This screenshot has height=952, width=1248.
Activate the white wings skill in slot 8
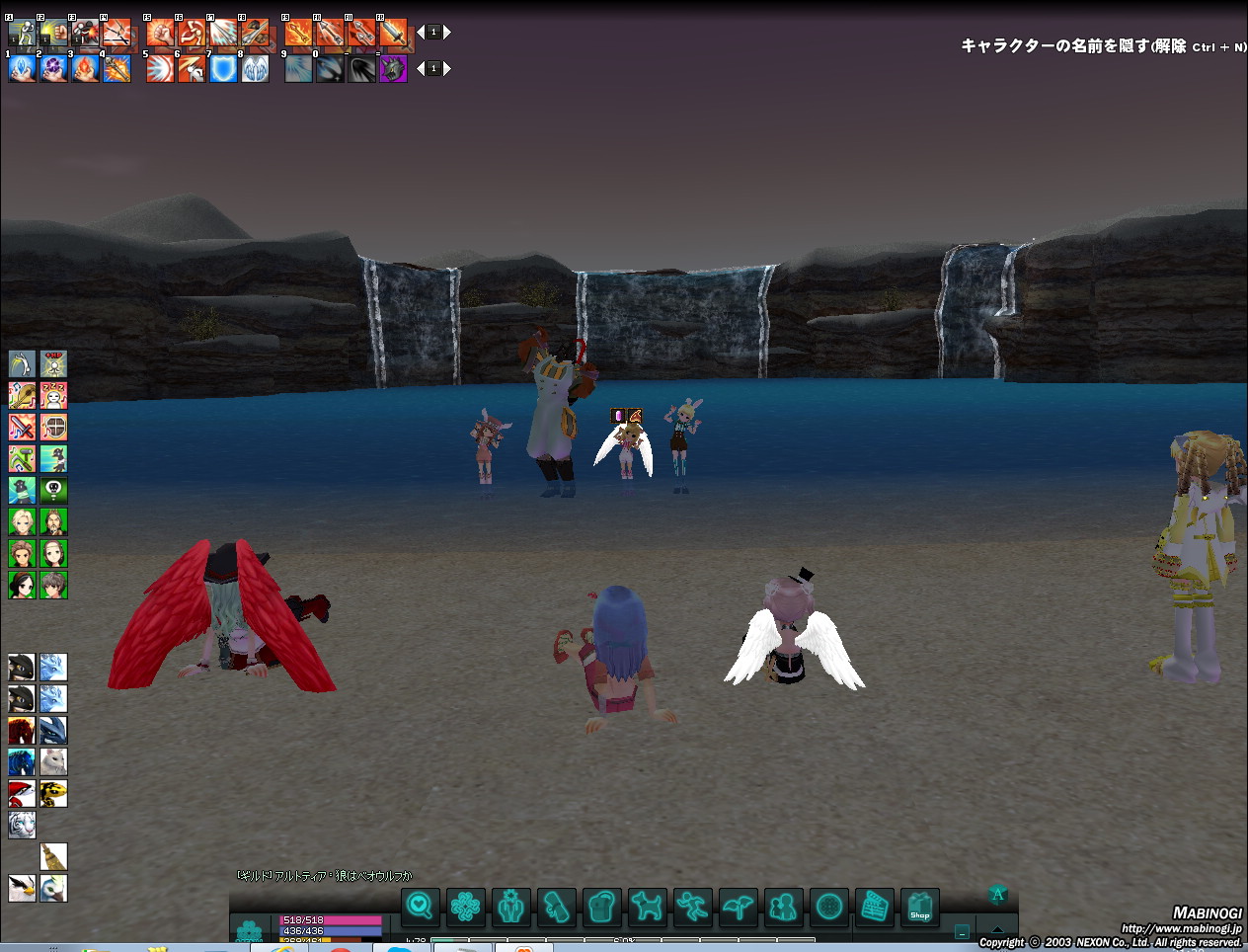pyautogui.click(x=255, y=68)
